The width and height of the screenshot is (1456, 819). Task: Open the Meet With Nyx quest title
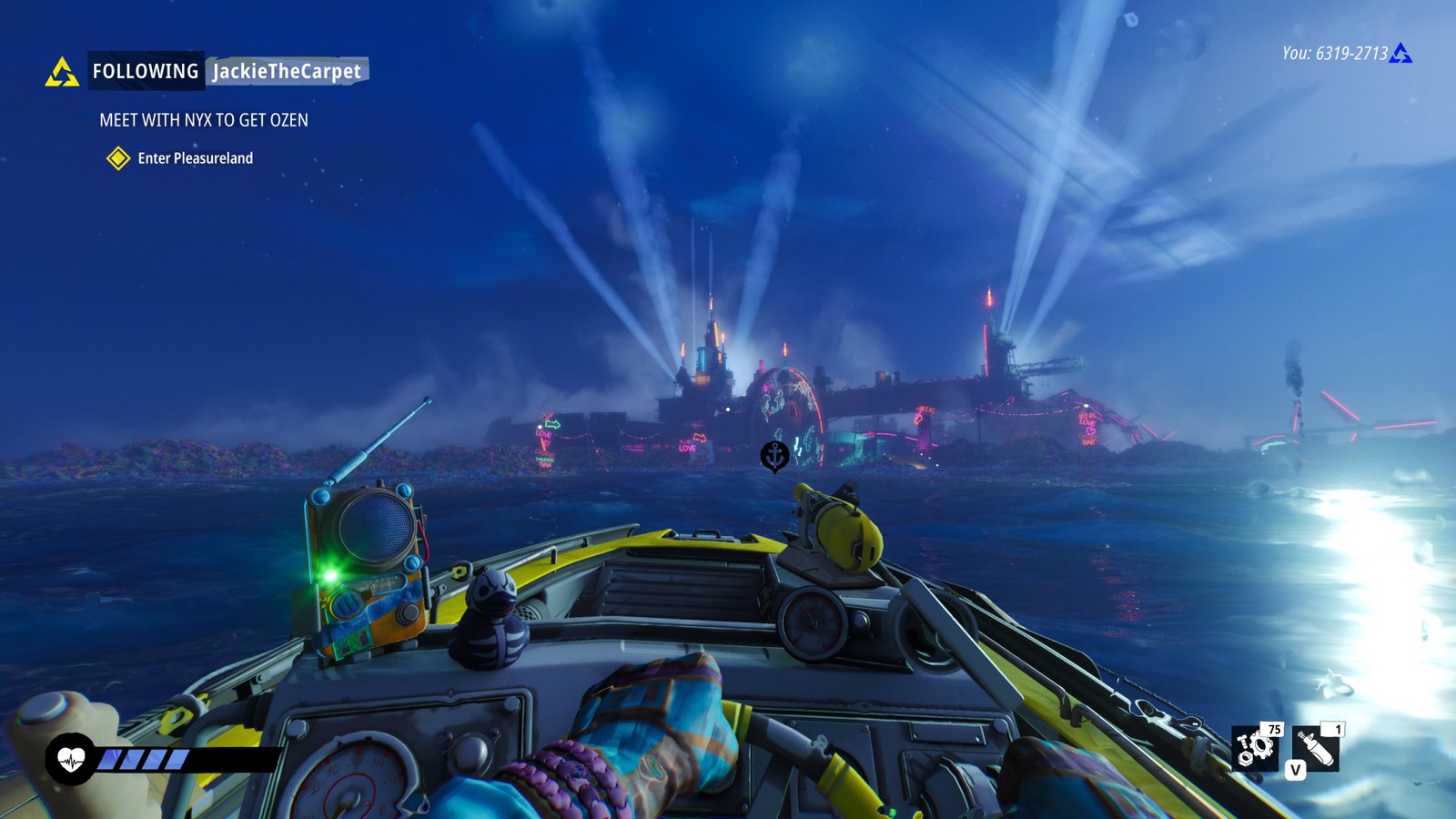click(x=204, y=120)
